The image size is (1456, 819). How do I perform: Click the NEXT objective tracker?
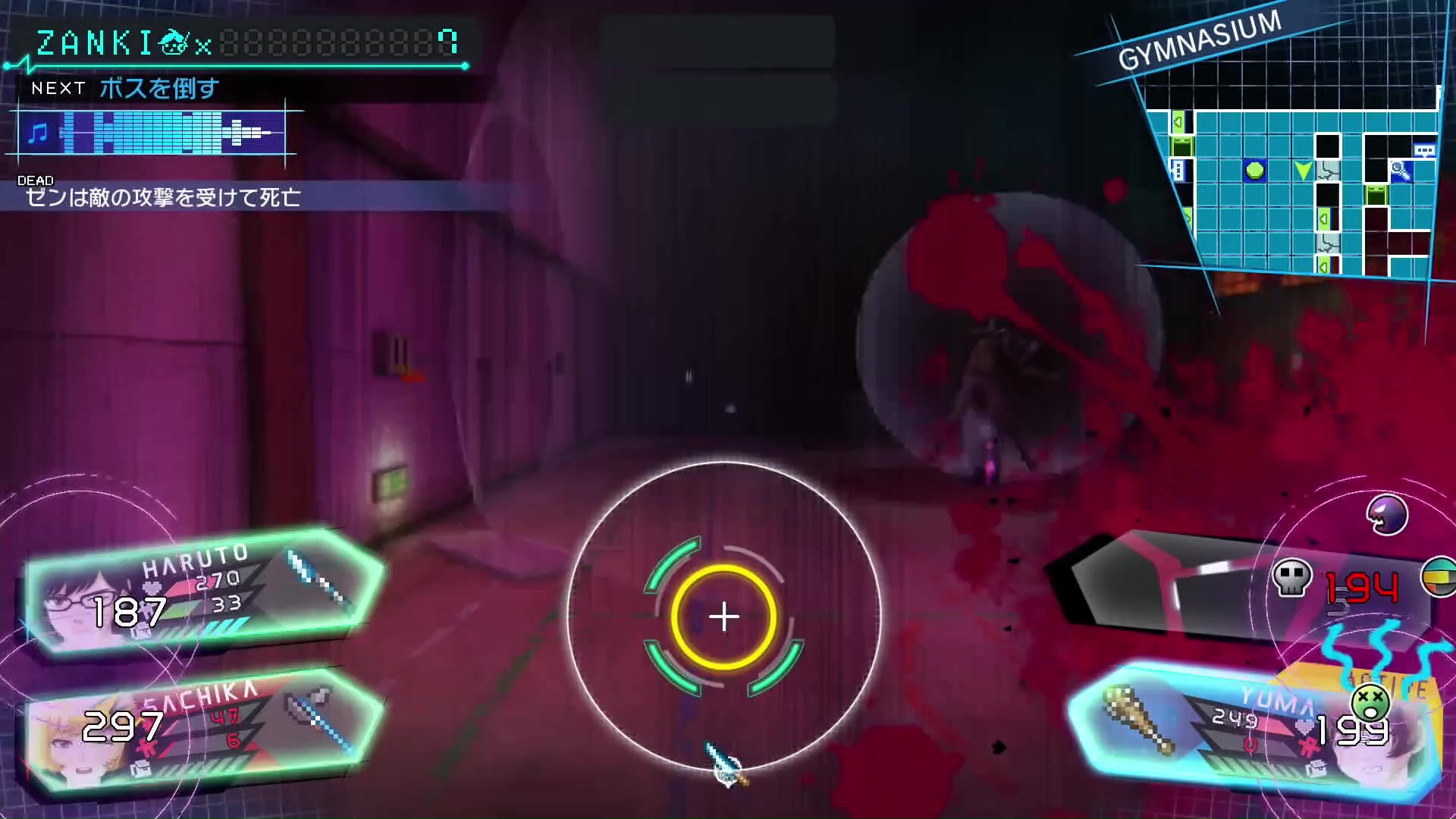pos(125,89)
